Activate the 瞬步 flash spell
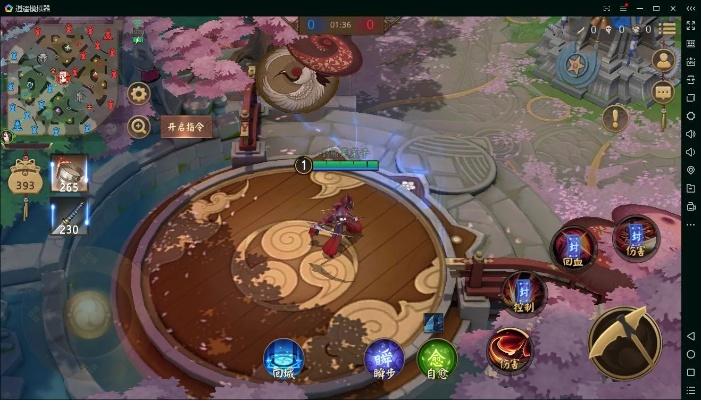The height and width of the screenshot is (400, 701). pos(384,359)
